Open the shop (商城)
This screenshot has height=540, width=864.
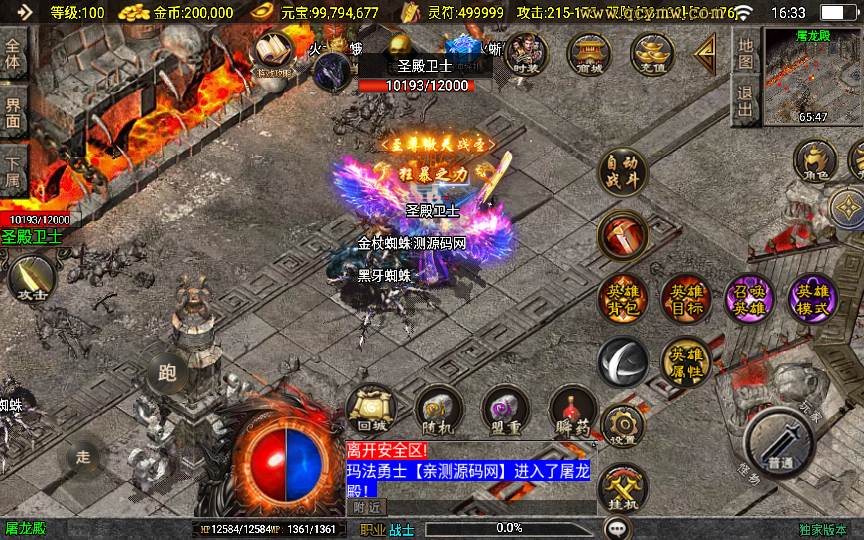[589, 54]
